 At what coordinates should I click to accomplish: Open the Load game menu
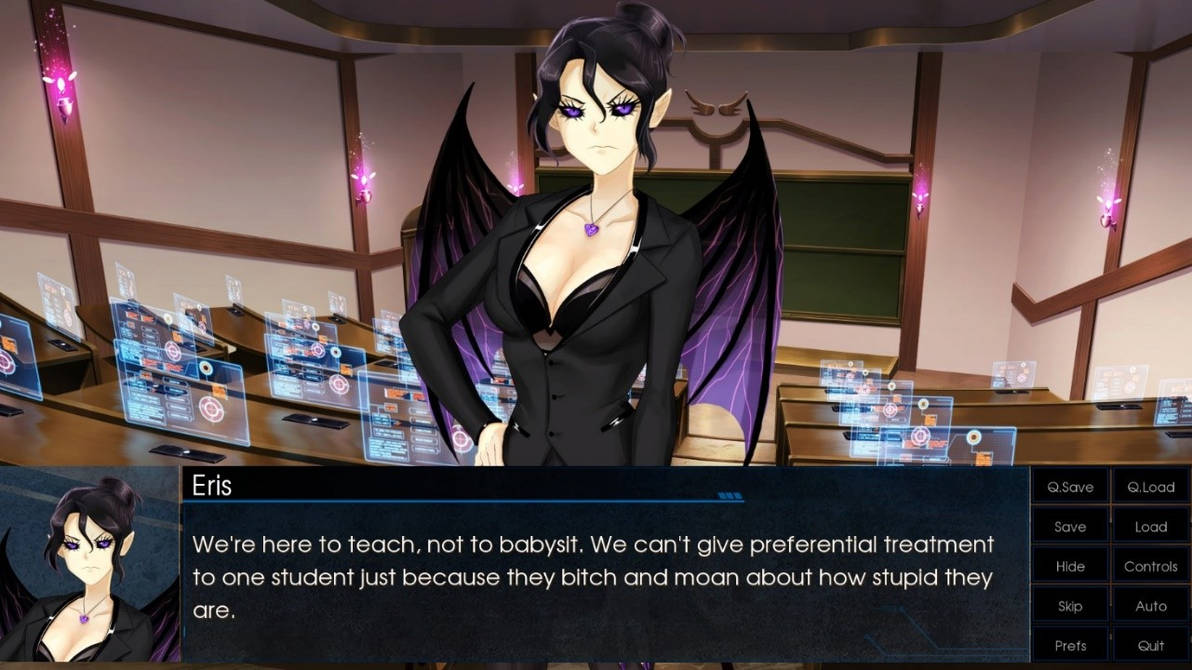pyautogui.click(x=1150, y=527)
